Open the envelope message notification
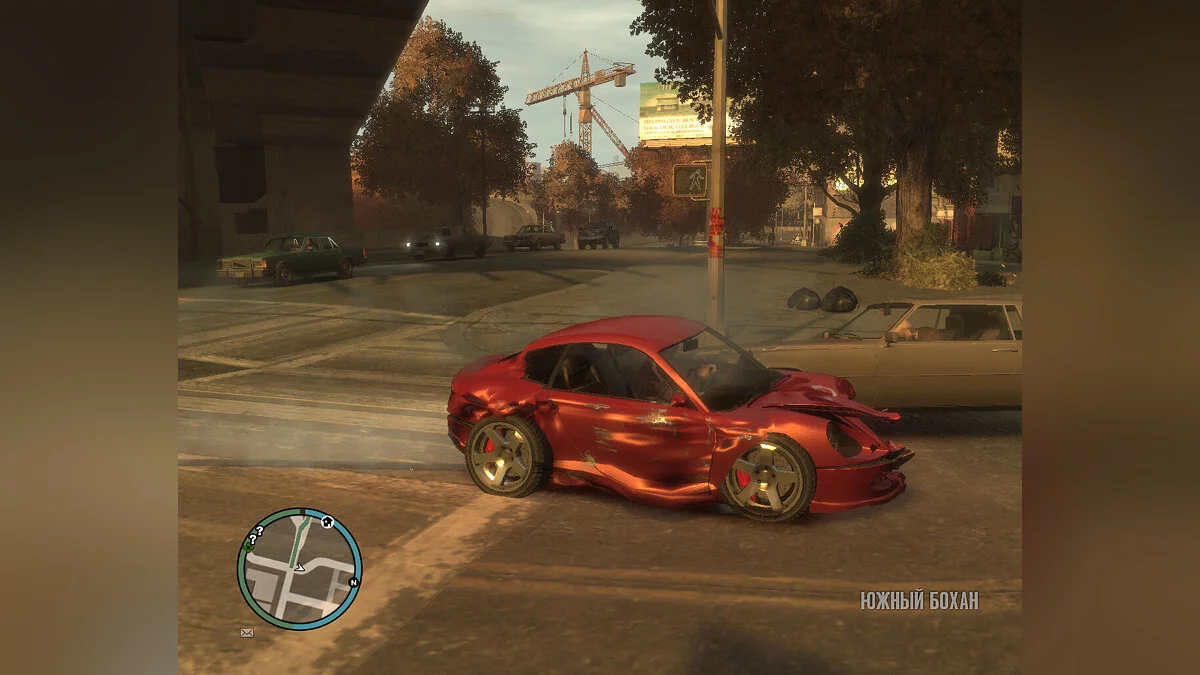The width and height of the screenshot is (1200, 675). (x=247, y=632)
